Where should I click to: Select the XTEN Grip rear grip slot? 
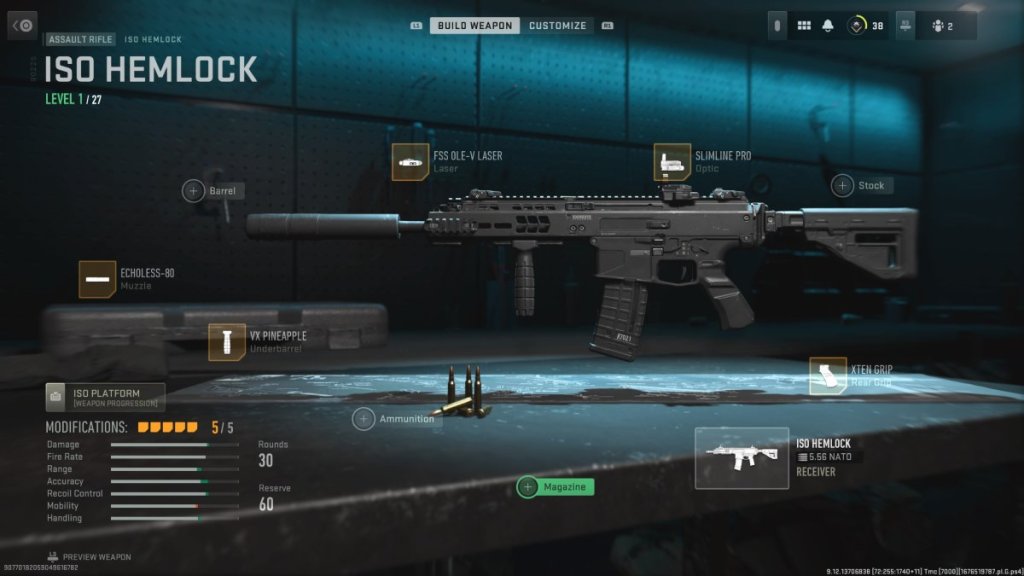pyautogui.click(x=827, y=376)
